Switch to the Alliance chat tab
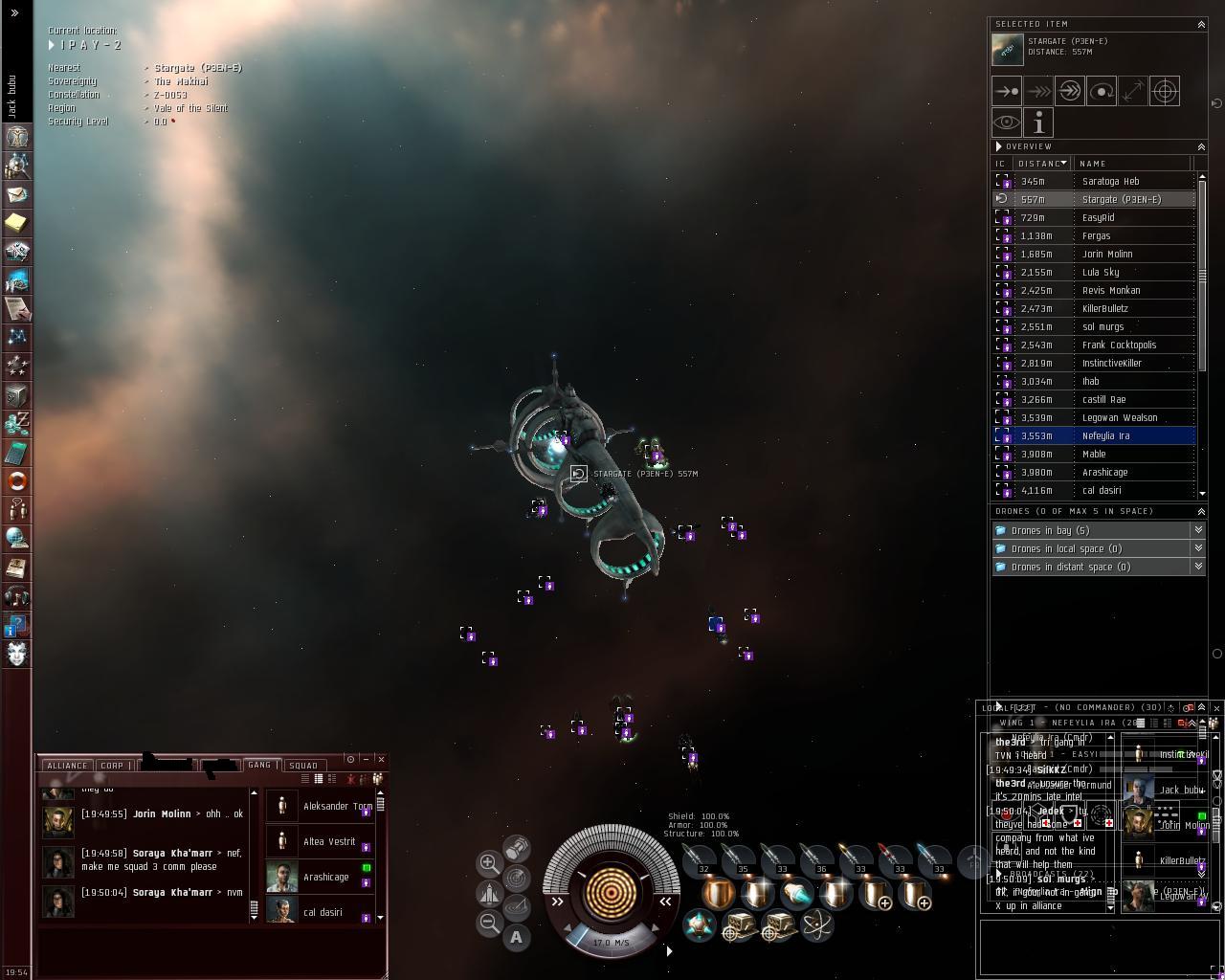This screenshot has height=980, width=1225. (x=67, y=766)
